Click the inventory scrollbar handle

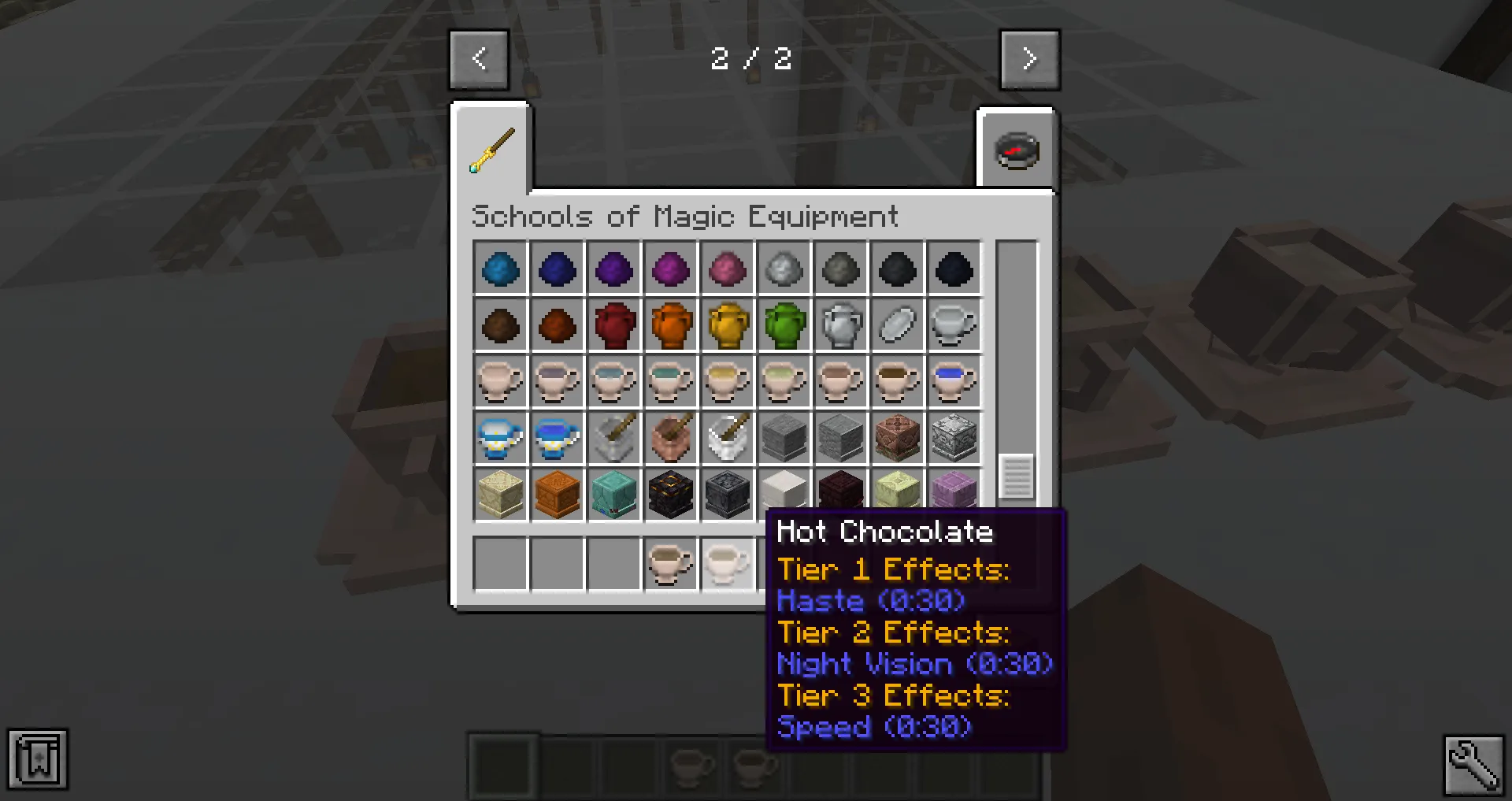(1017, 477)
